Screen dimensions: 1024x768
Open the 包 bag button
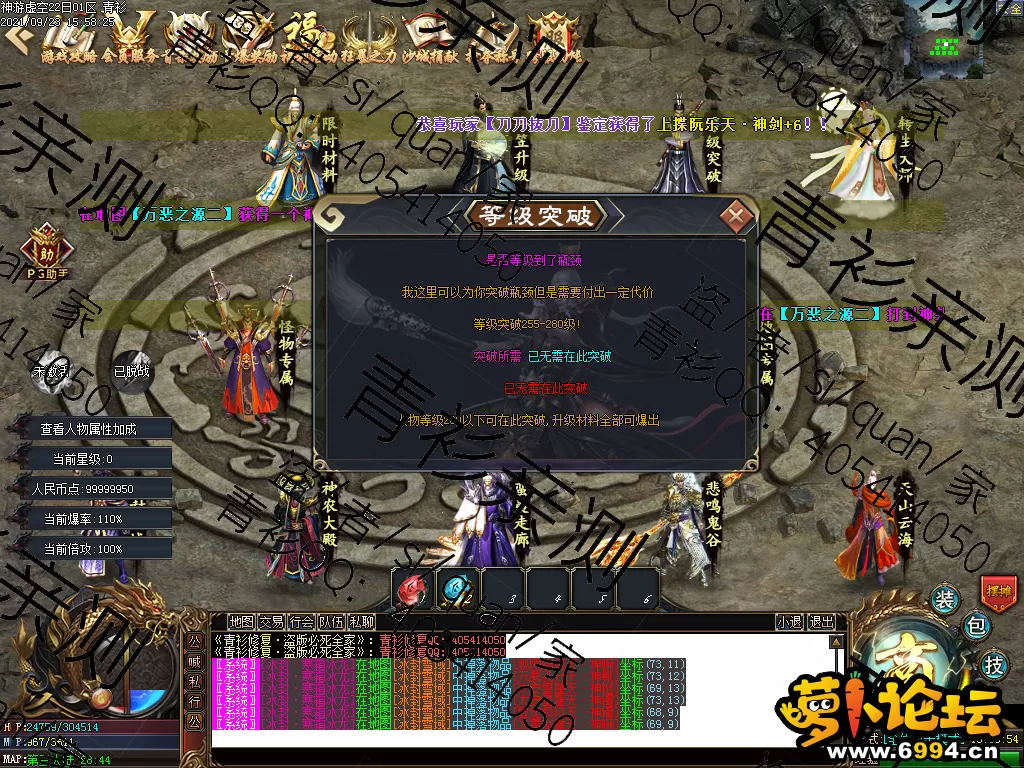tap(976, 626)
